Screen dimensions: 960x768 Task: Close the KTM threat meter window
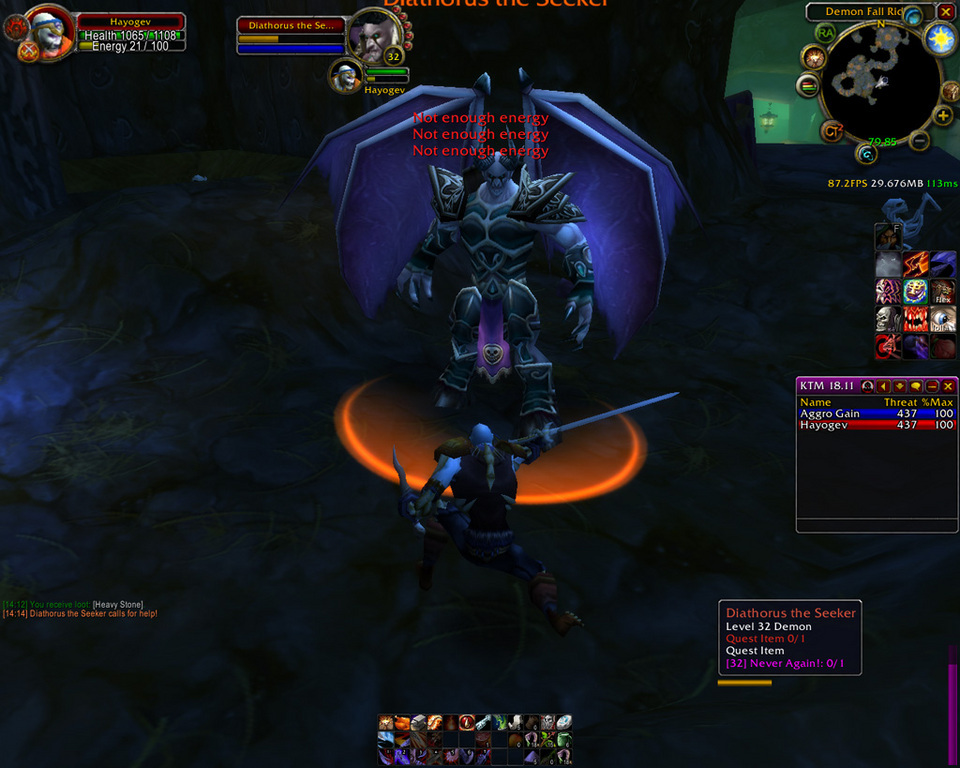click(x=948, y=386)
